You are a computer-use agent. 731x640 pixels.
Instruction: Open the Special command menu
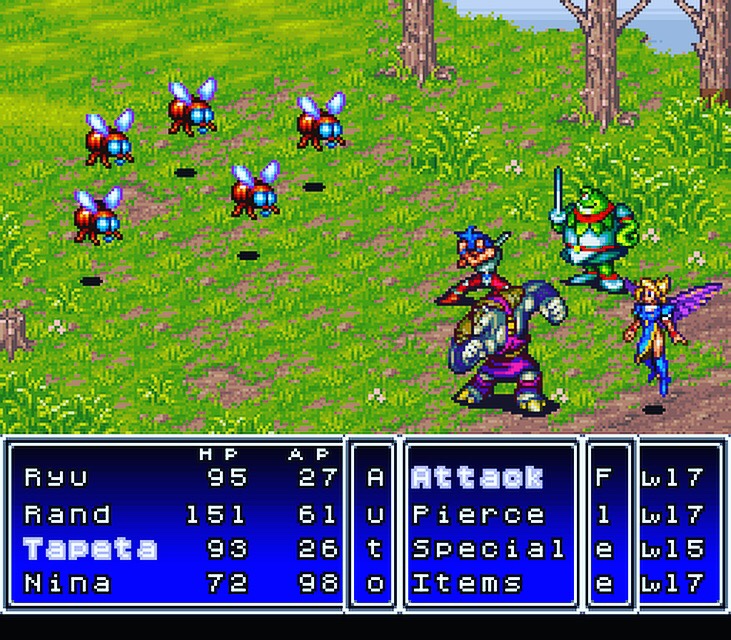488,549
